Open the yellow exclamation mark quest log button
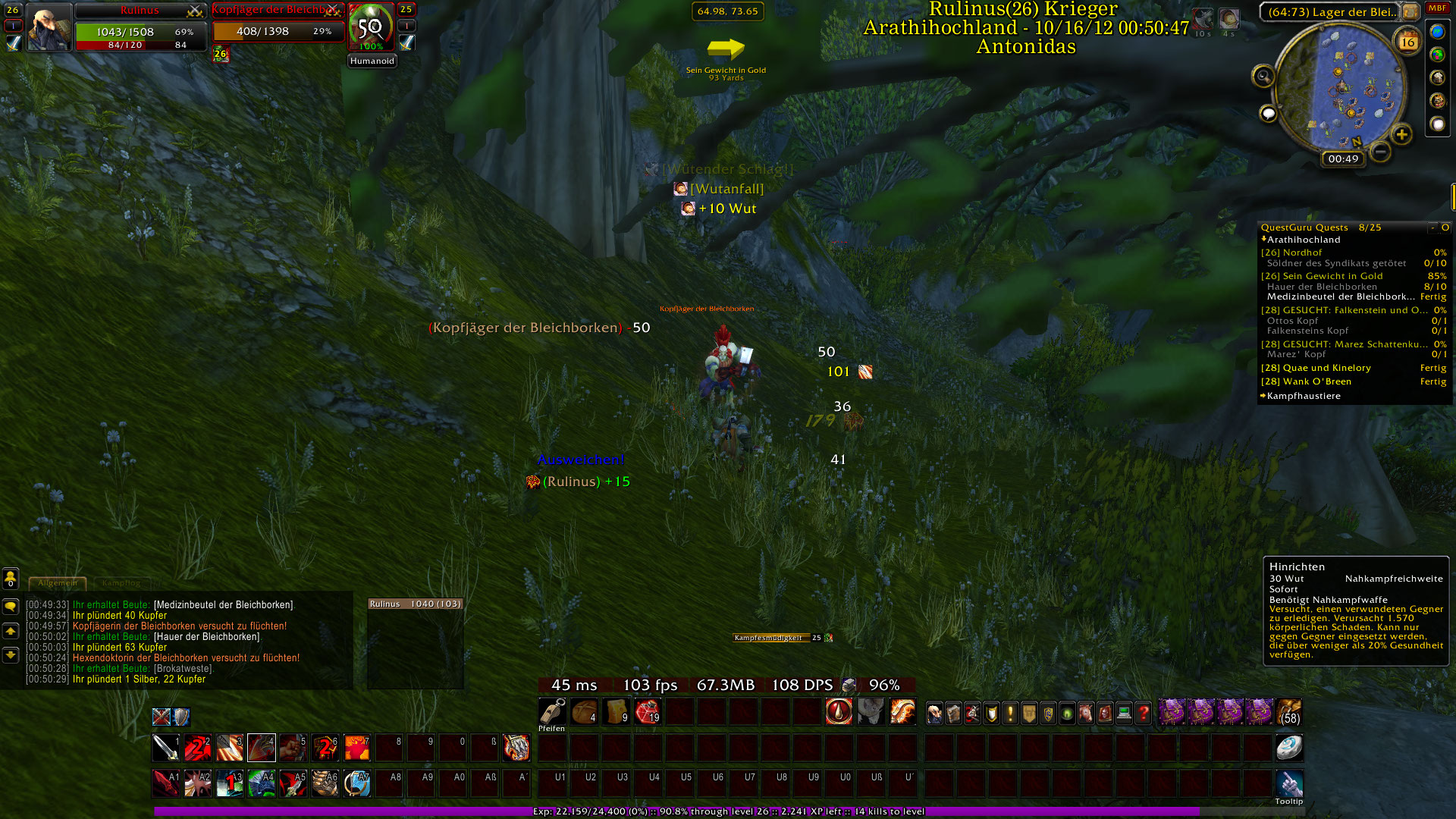The height and width of the screenshot is (819, 1456). click(1010, 714)
